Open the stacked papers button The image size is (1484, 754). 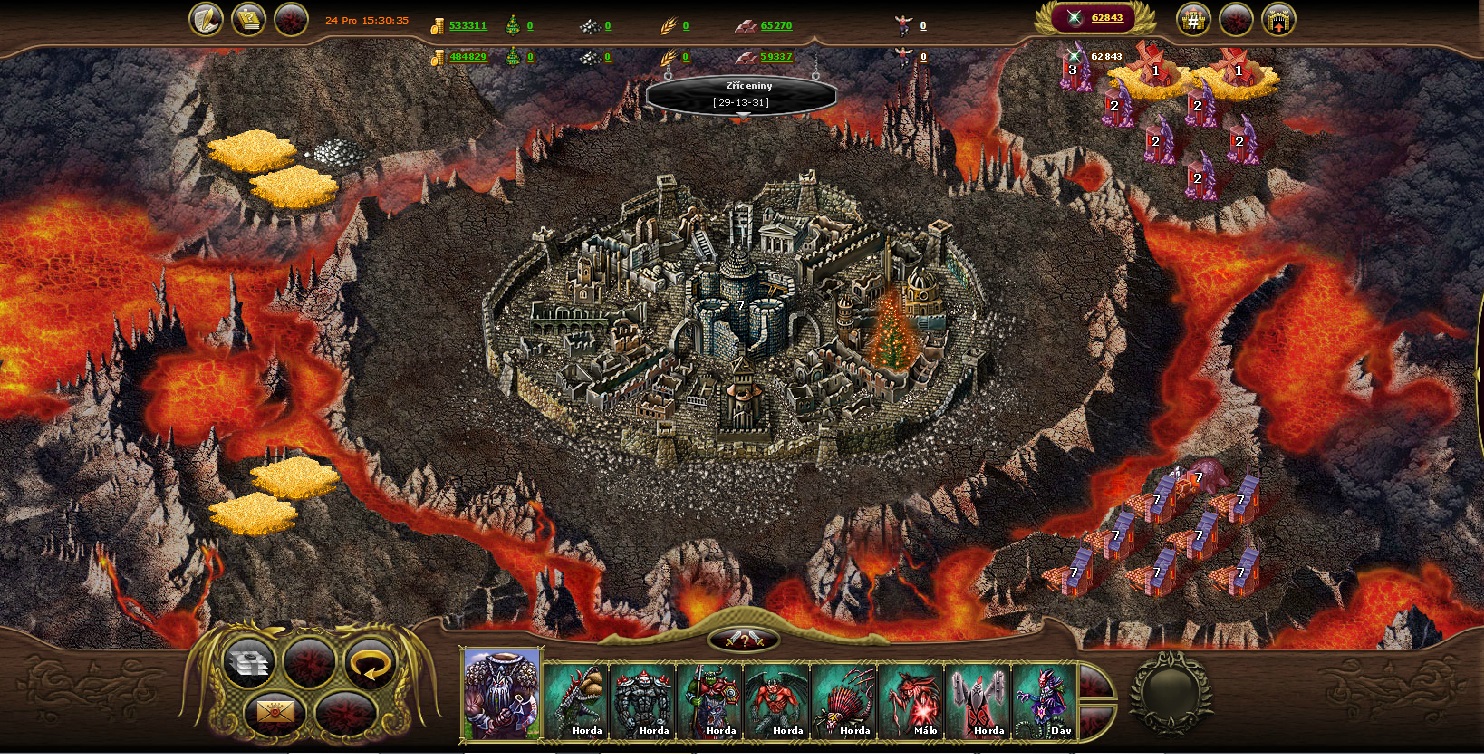(x=249, y=662)
